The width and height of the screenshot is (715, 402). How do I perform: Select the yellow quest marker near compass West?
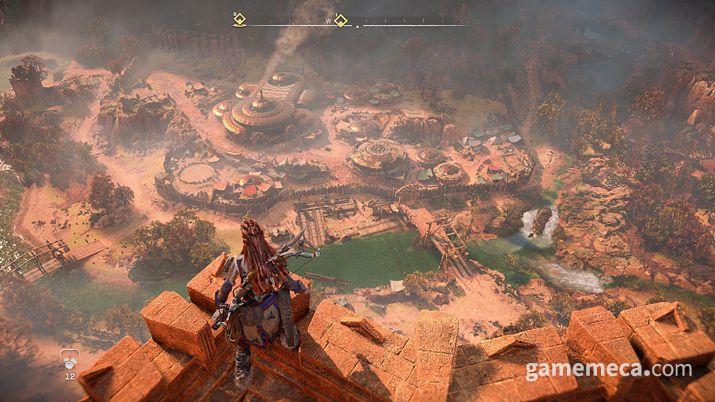341,18
